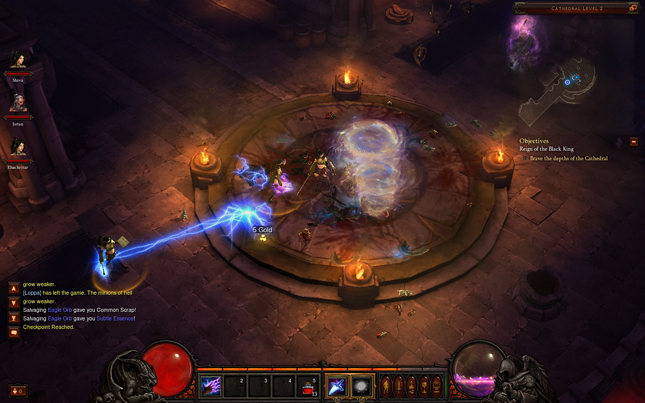The image size is (645, 403).
Task: Open the friends list button
Action: click(x=18, y=391)
